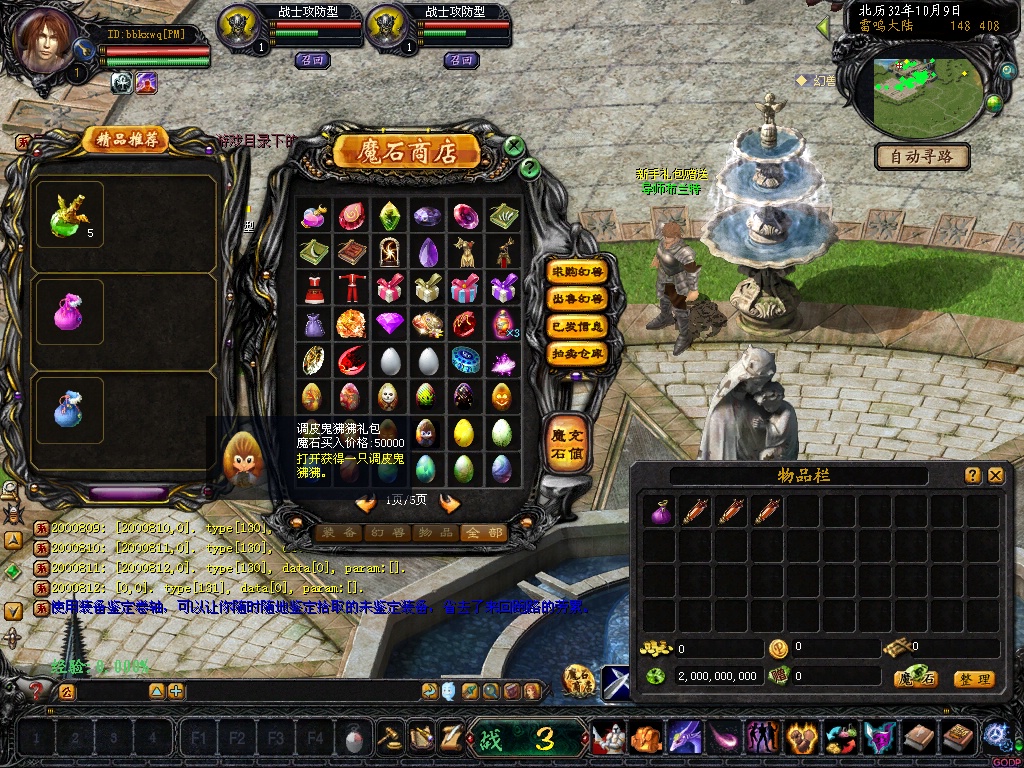
Task: Switch to the 幻兽 pet tab
Action: click(386, 533)
